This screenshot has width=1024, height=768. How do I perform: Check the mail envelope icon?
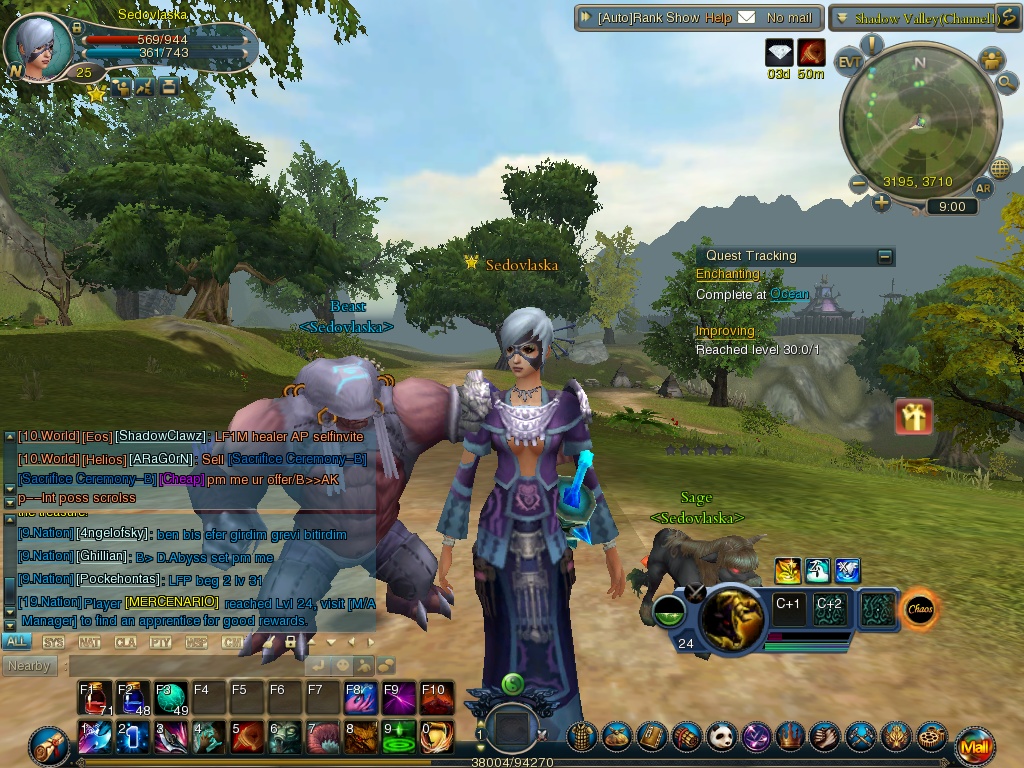pos(747,18)
